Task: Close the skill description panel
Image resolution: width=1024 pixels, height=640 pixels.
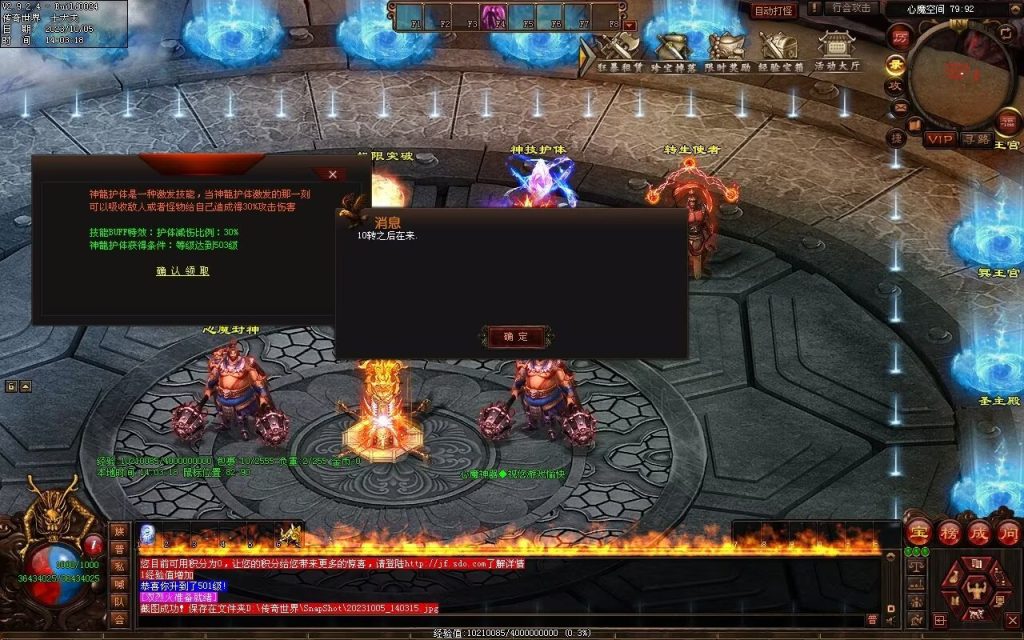Action: 332,174
